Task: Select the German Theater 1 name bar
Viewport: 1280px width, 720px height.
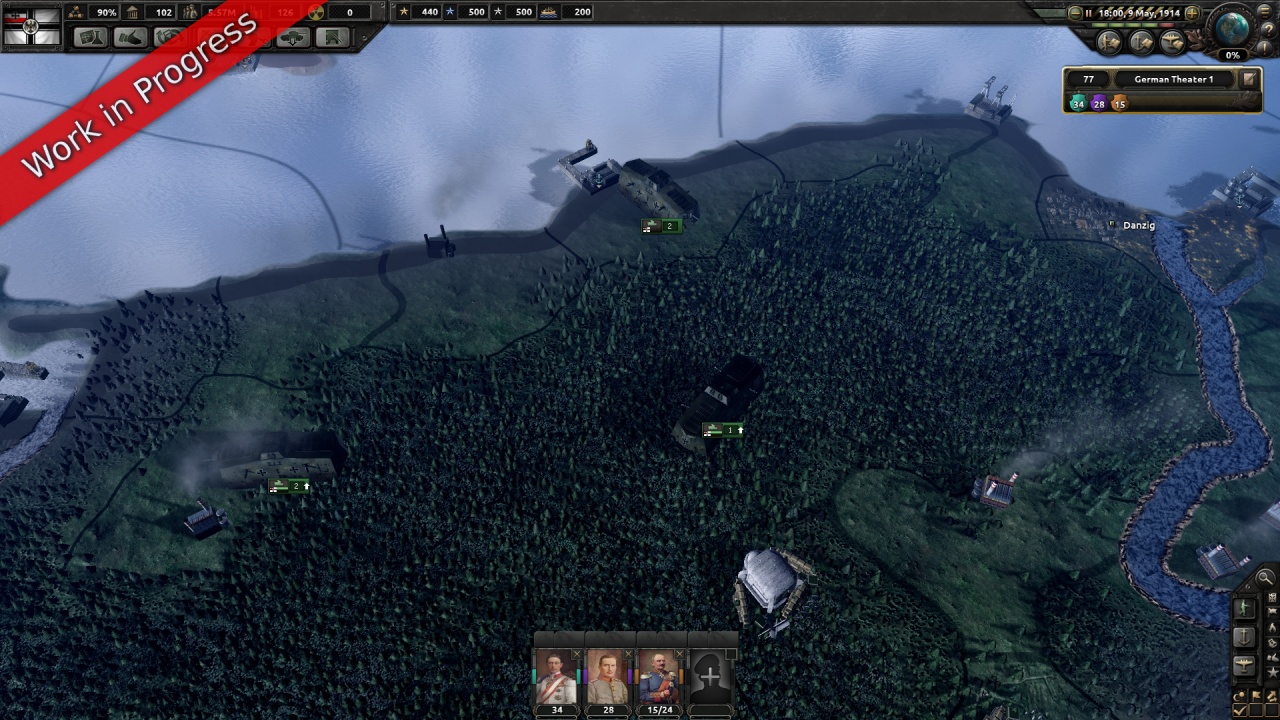Action: pyautogui.click(x=1173, y=79)
